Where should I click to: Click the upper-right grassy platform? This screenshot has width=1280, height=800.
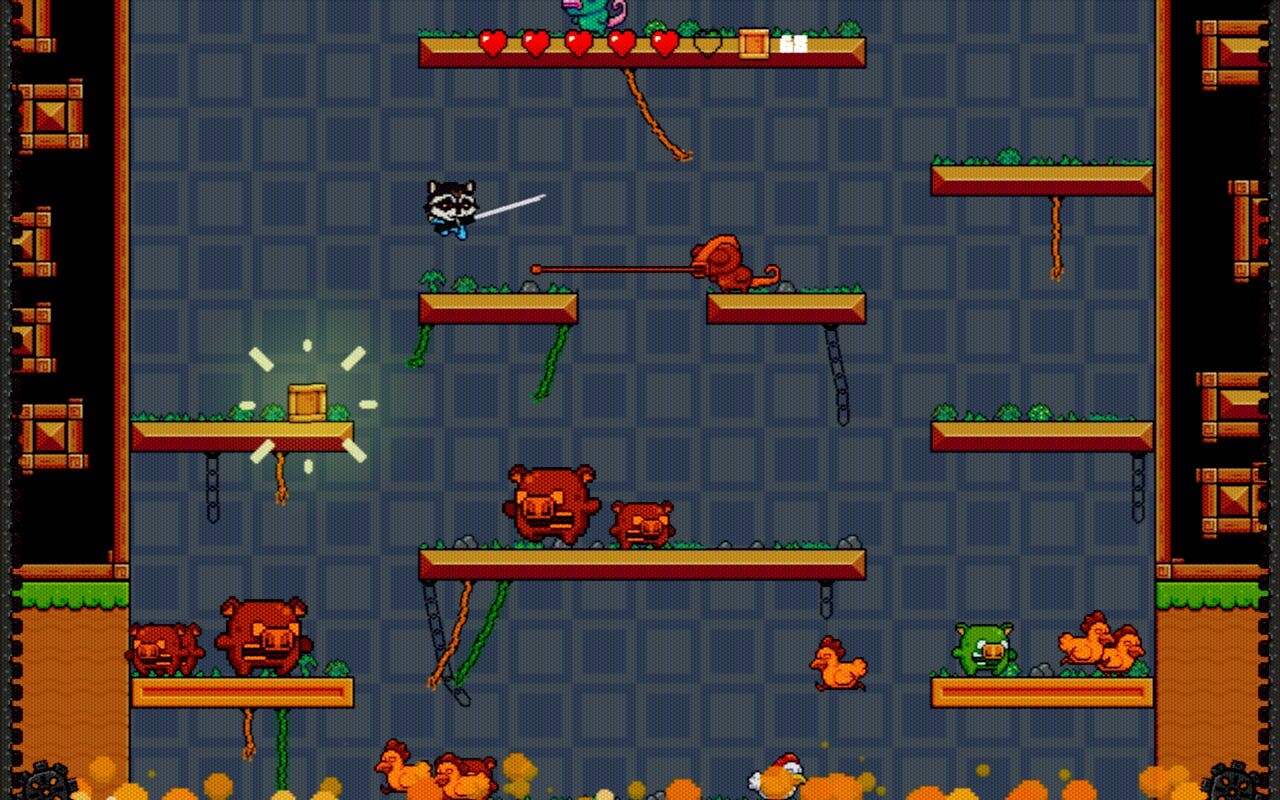[1042, 178]
